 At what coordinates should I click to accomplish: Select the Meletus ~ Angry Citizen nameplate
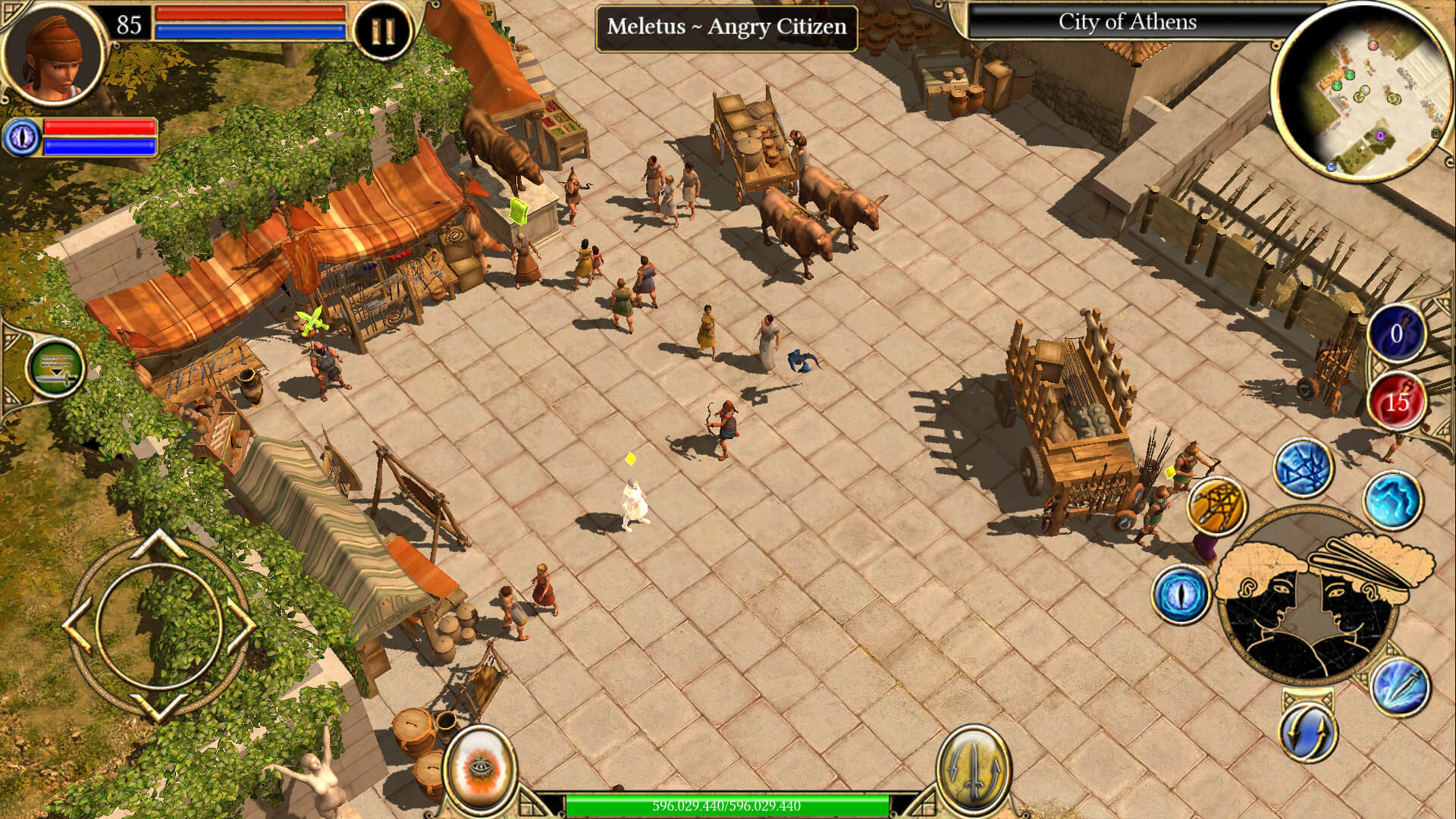point(724,27)
